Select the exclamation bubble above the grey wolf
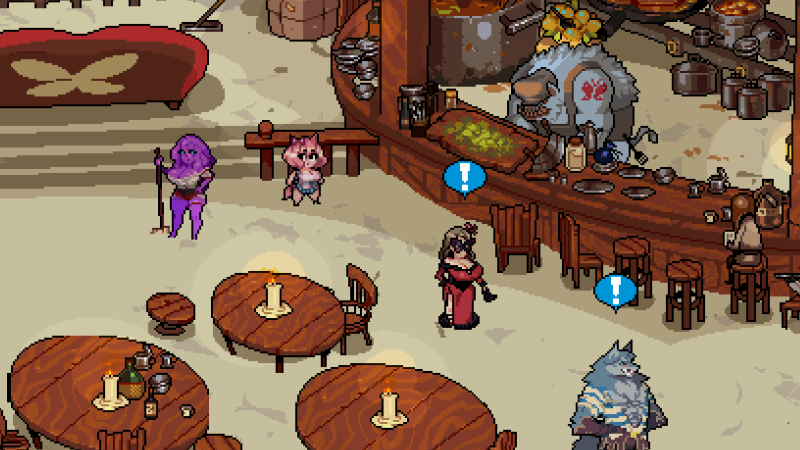800x450 pixels. pos(615,290)
